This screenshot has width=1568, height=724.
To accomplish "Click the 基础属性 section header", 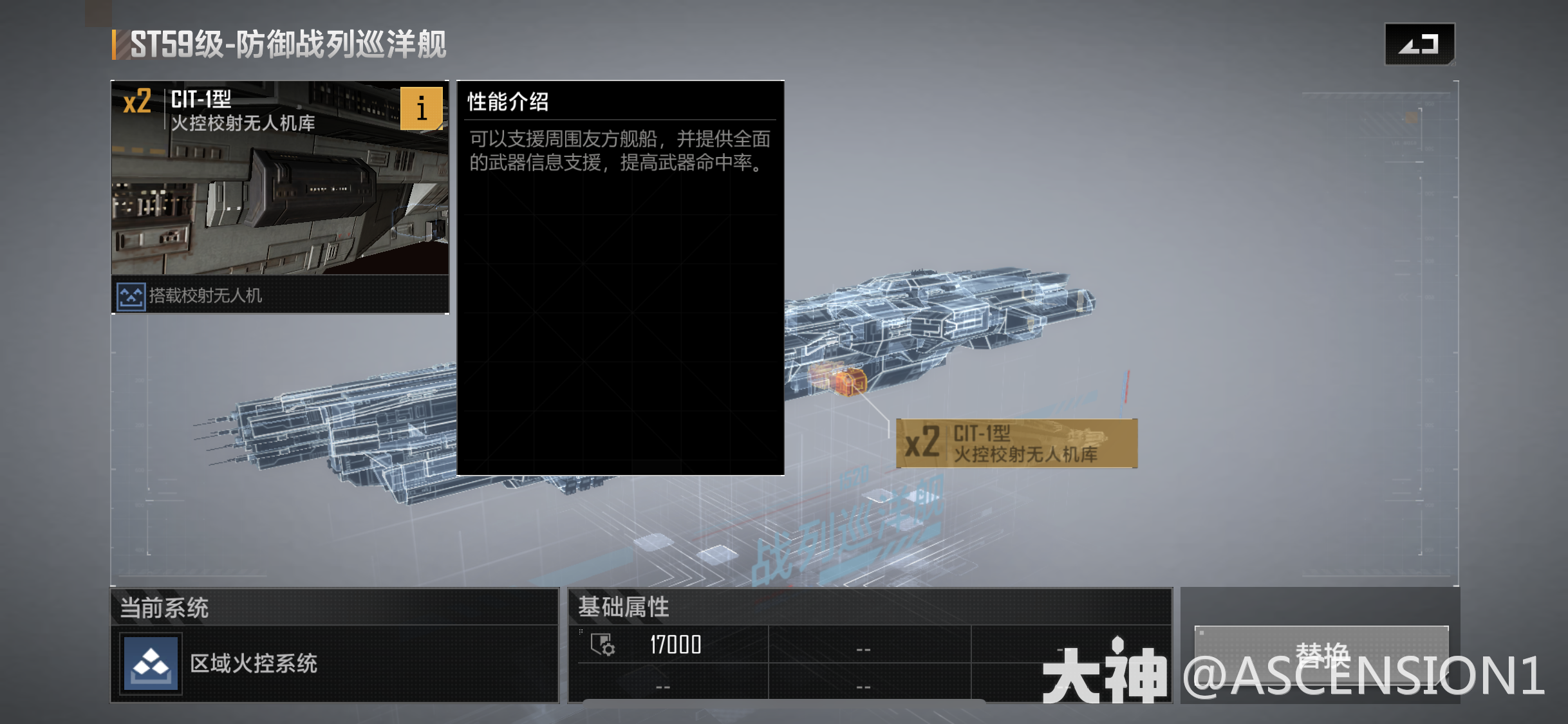I will [623, 607].
